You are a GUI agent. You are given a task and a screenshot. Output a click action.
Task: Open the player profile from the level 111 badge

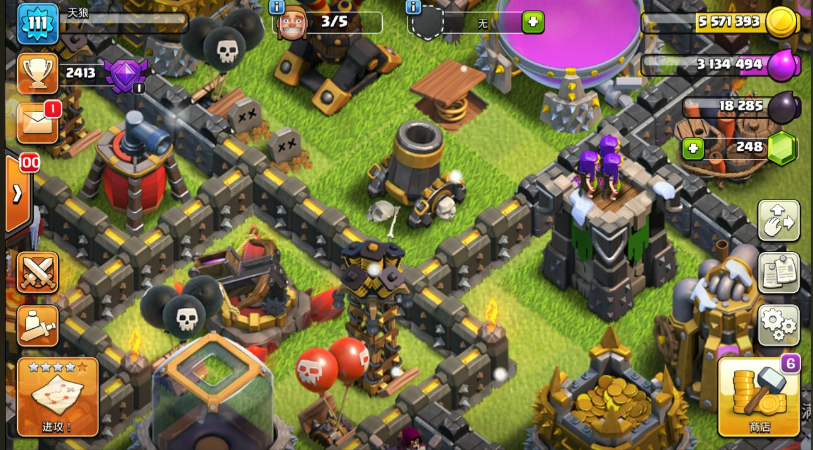[x=37, y=23]
